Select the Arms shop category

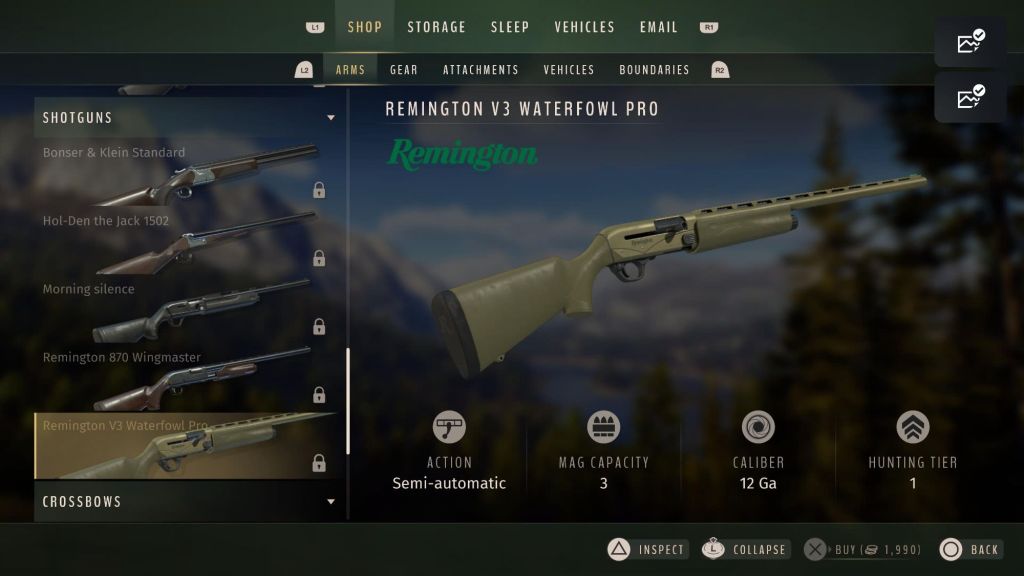[x=350, y=70]
